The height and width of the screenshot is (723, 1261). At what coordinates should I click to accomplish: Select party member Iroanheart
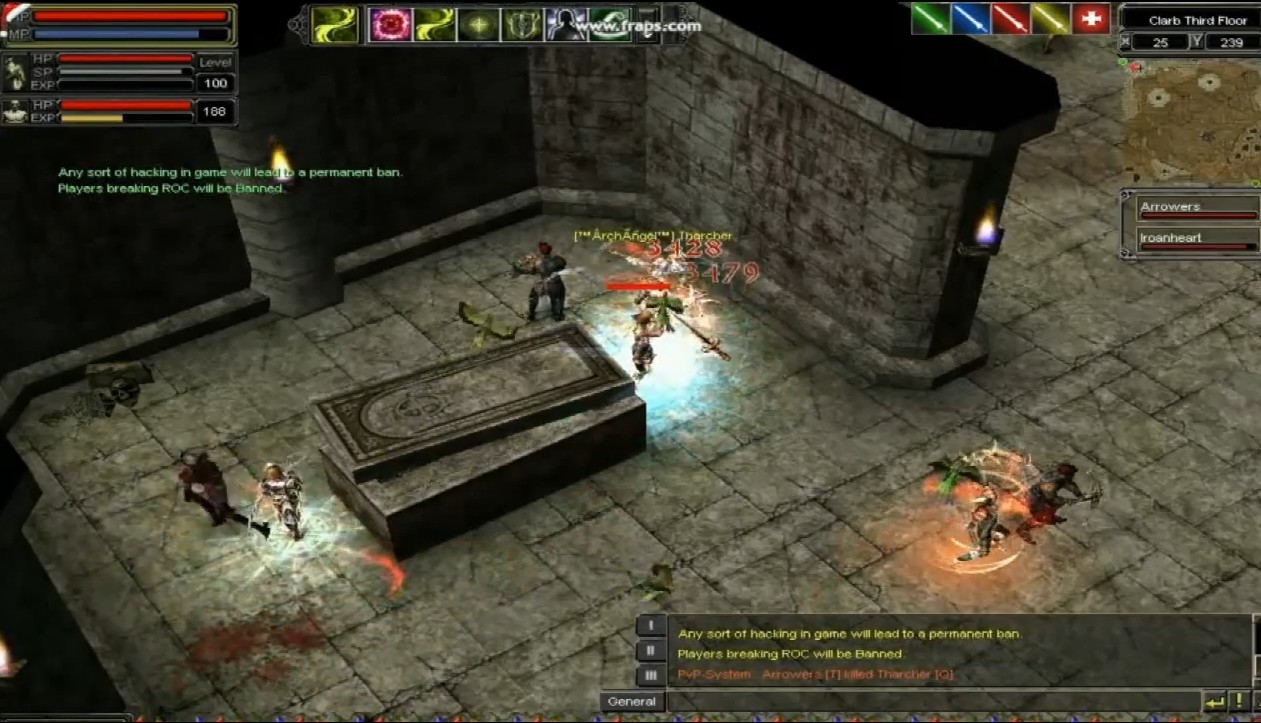(1197, 239)
